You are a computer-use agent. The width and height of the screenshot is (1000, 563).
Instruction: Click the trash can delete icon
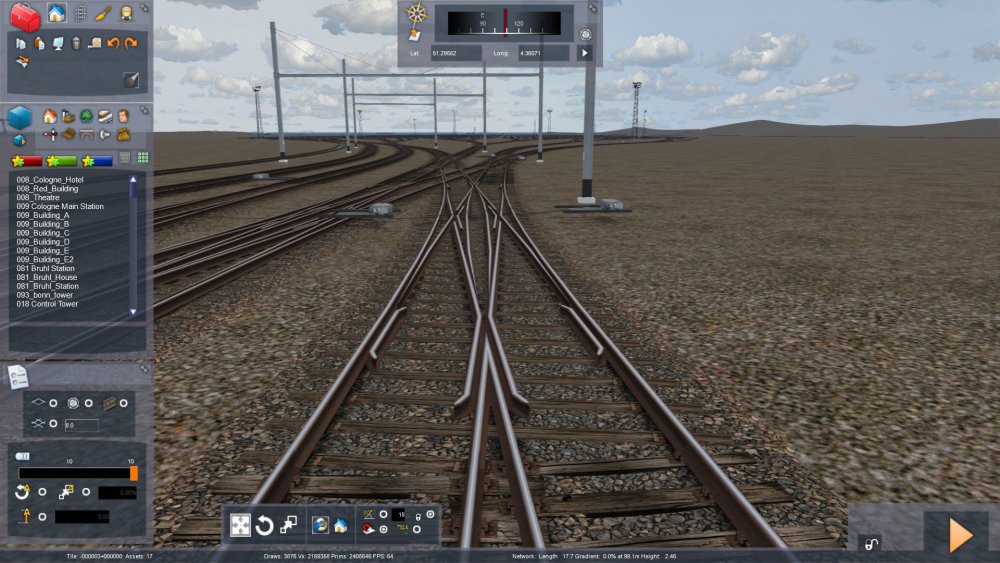75,43
